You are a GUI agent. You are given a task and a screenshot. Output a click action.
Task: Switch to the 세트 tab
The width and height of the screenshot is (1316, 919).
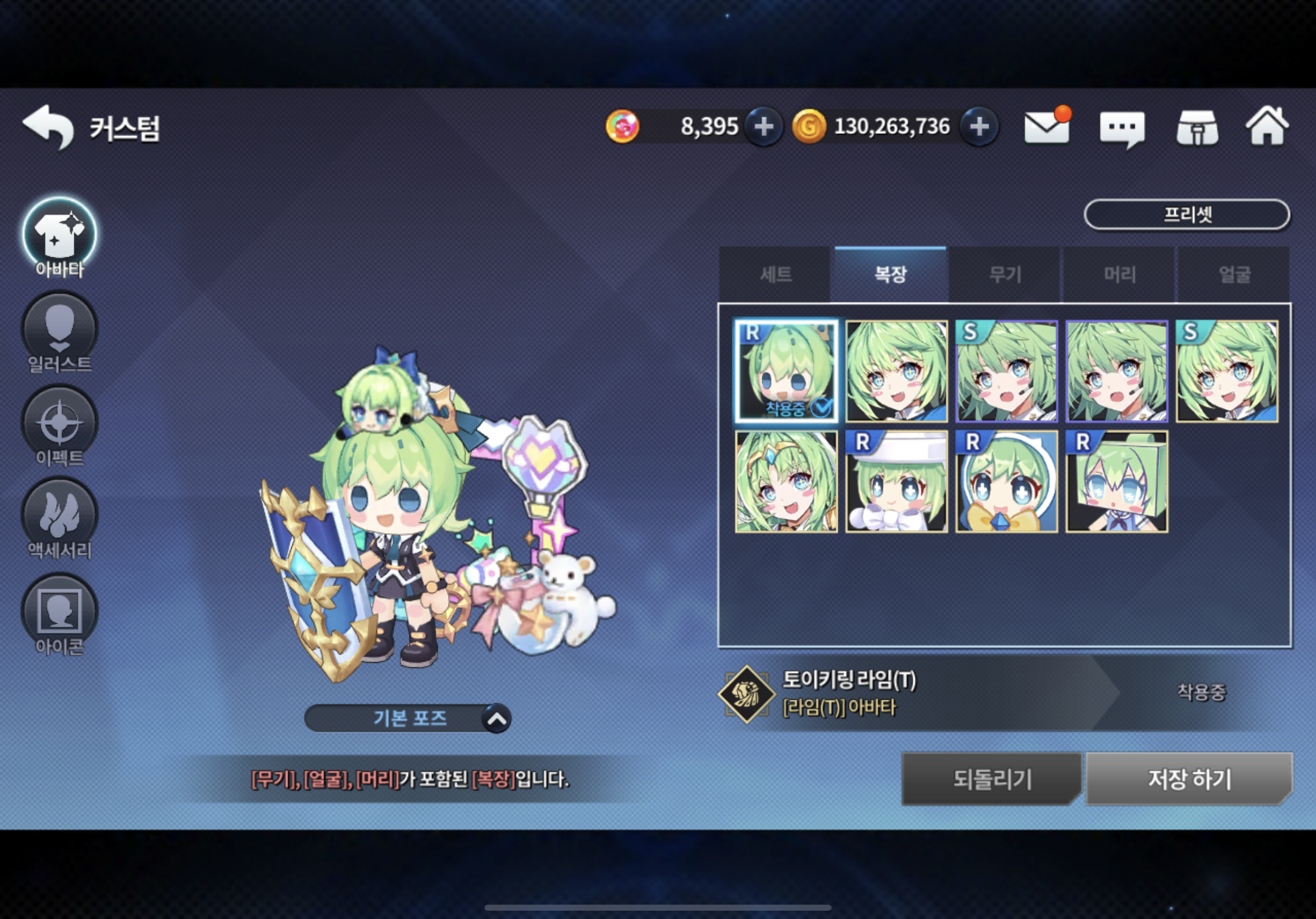[775, 275]
